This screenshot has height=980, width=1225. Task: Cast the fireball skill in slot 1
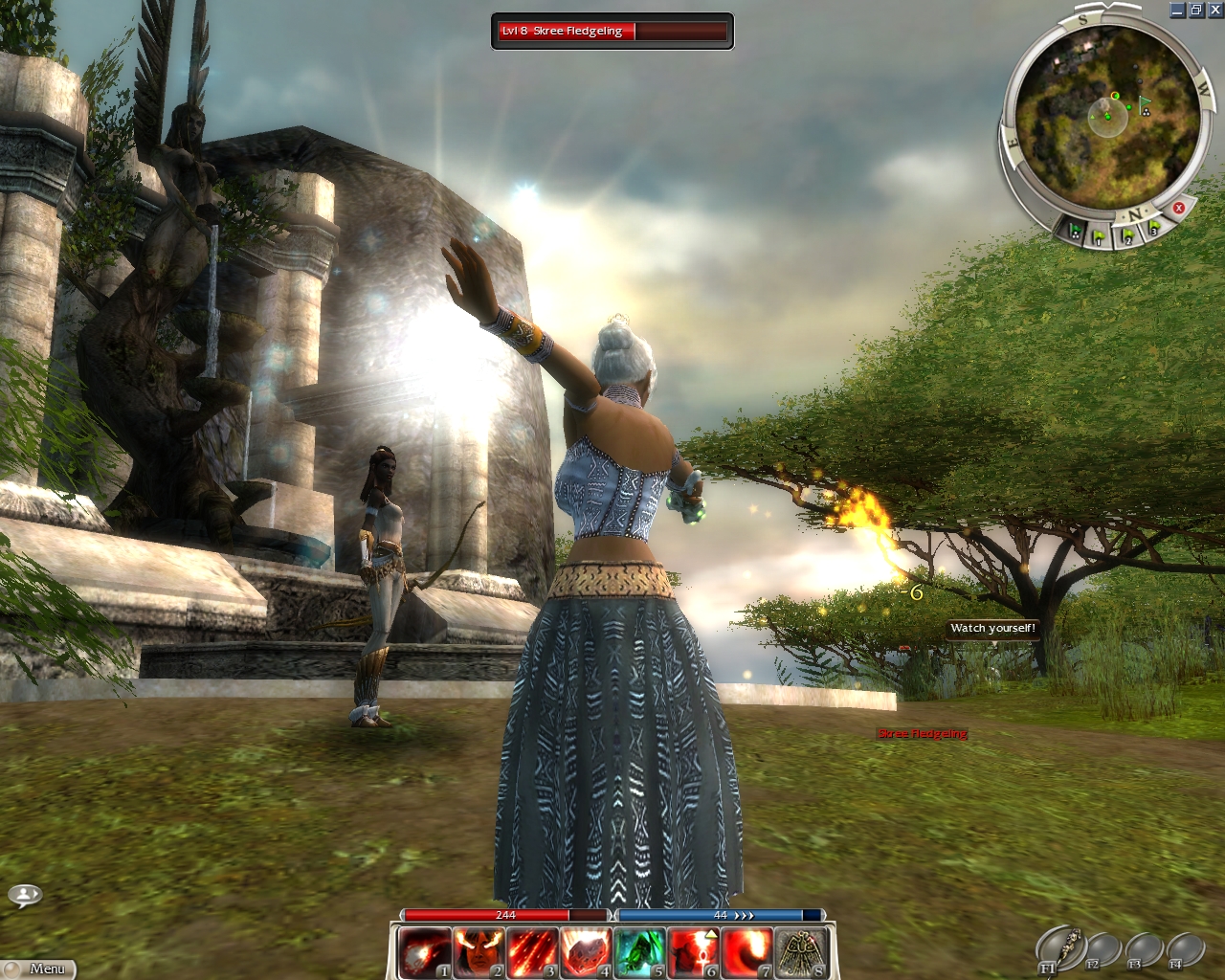point(423,952)
